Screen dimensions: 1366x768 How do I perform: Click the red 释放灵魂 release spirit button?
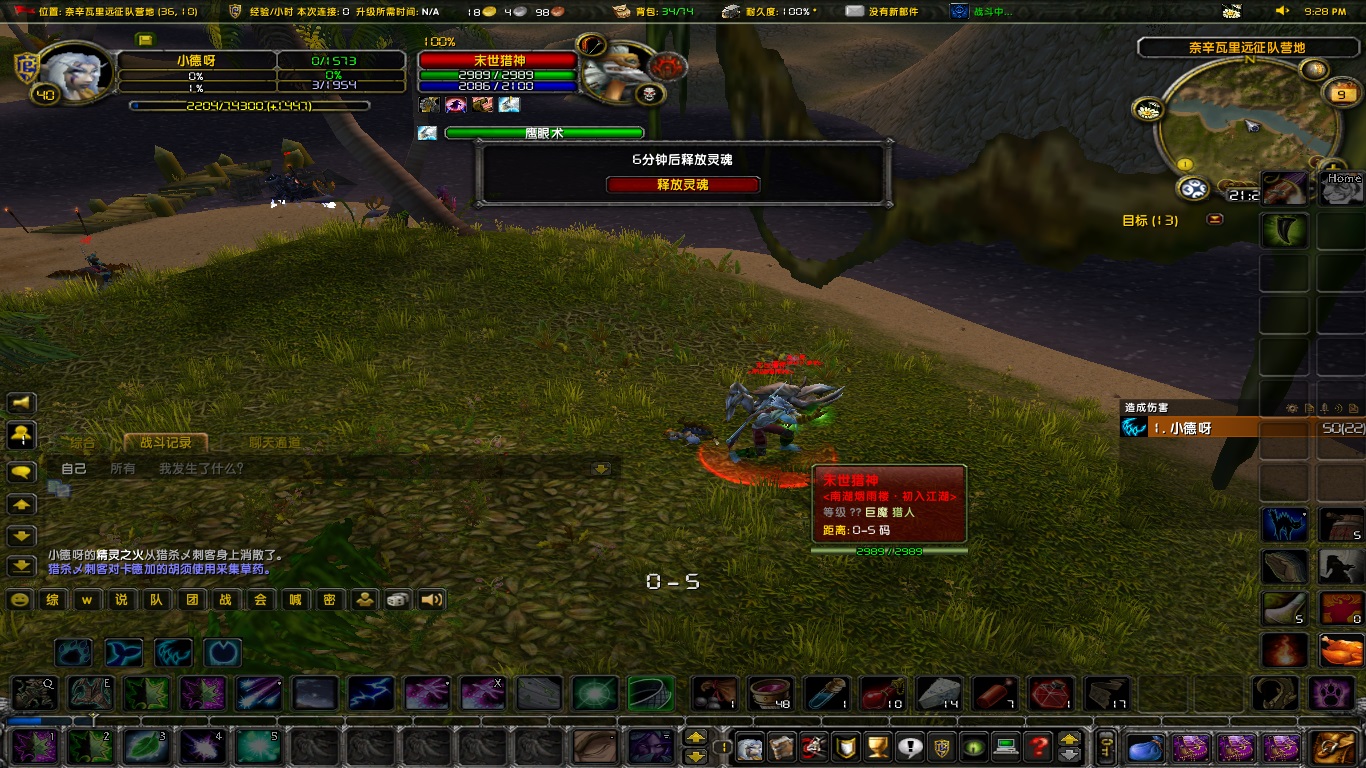pyautogui.click(x=683, y=185)
